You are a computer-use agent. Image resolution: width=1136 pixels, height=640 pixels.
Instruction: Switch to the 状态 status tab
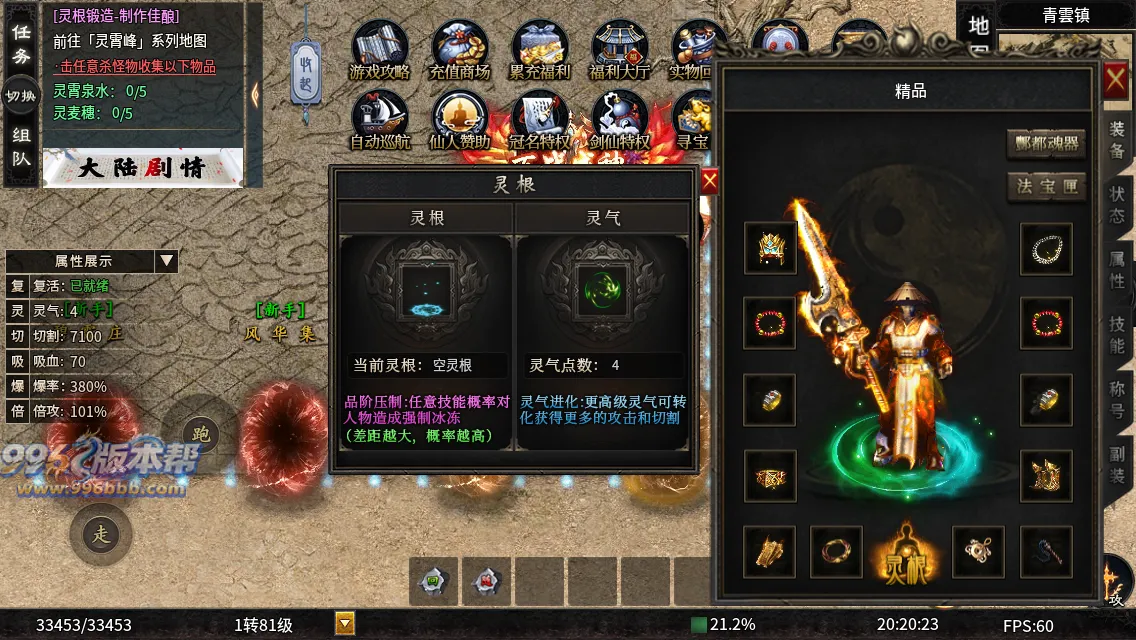click(x=1117, y=204)
